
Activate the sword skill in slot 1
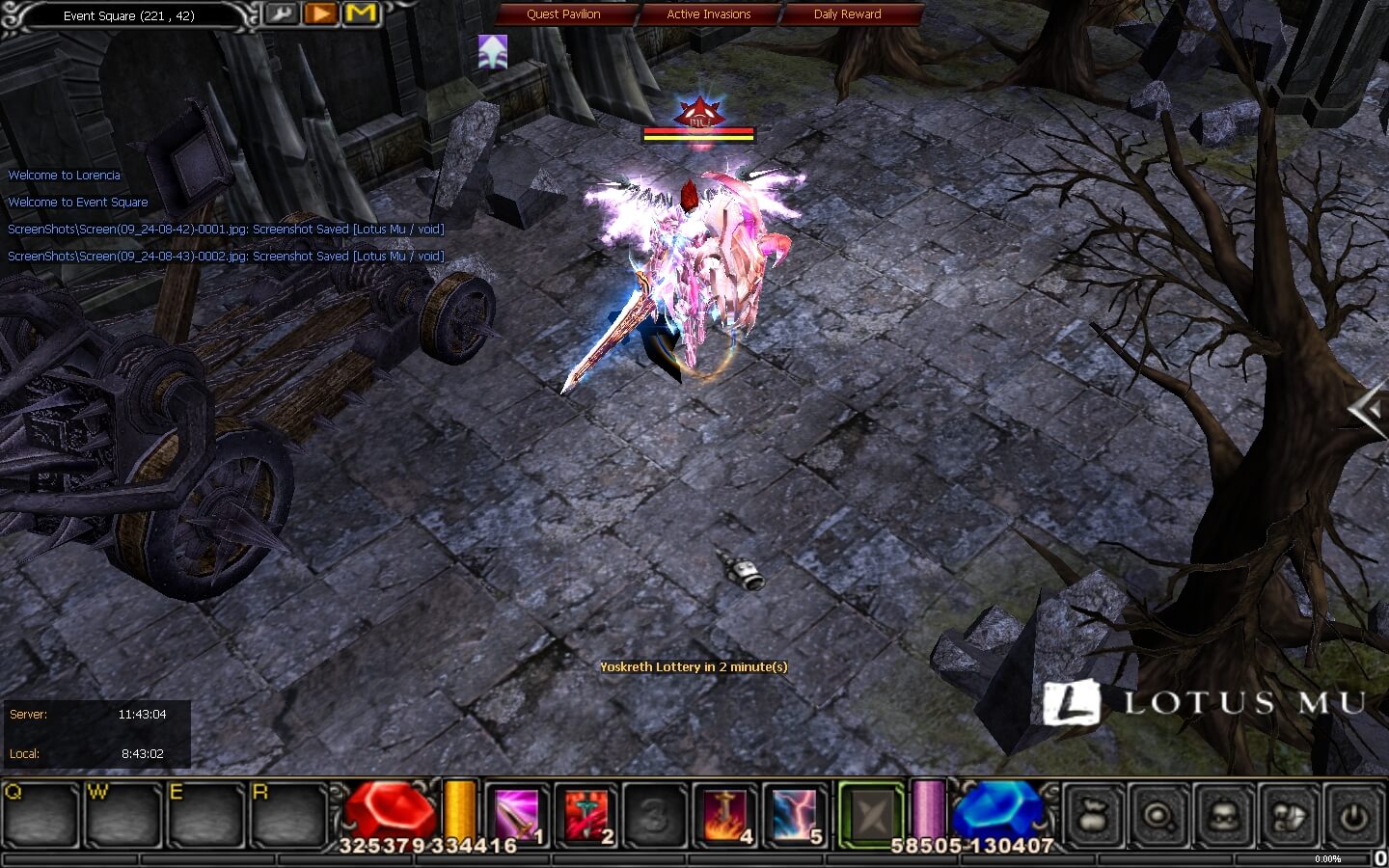pyautogui.click(x=516, y=815)
